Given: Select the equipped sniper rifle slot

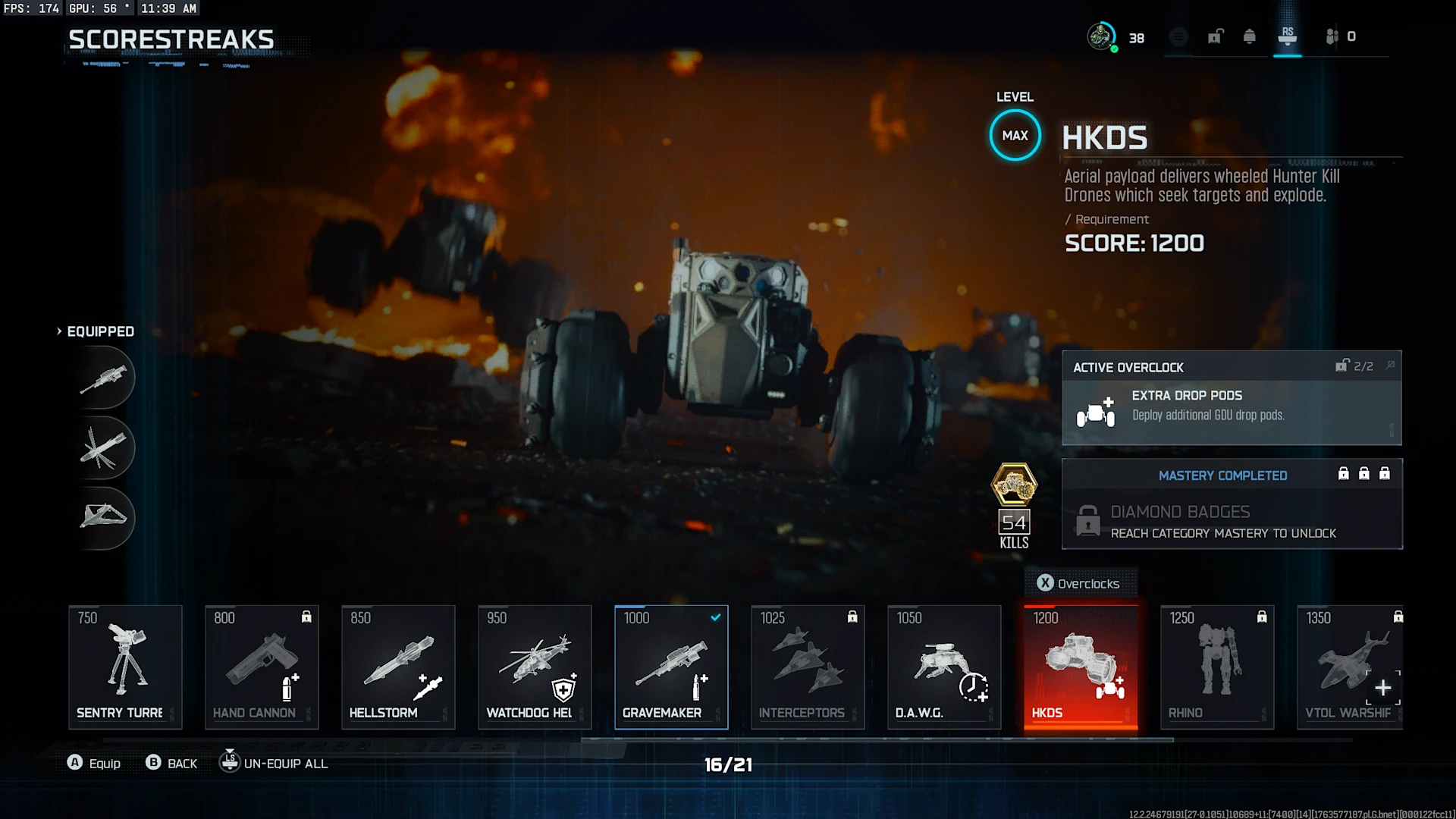Looking at the screenshot, I should tap(105, 378).
